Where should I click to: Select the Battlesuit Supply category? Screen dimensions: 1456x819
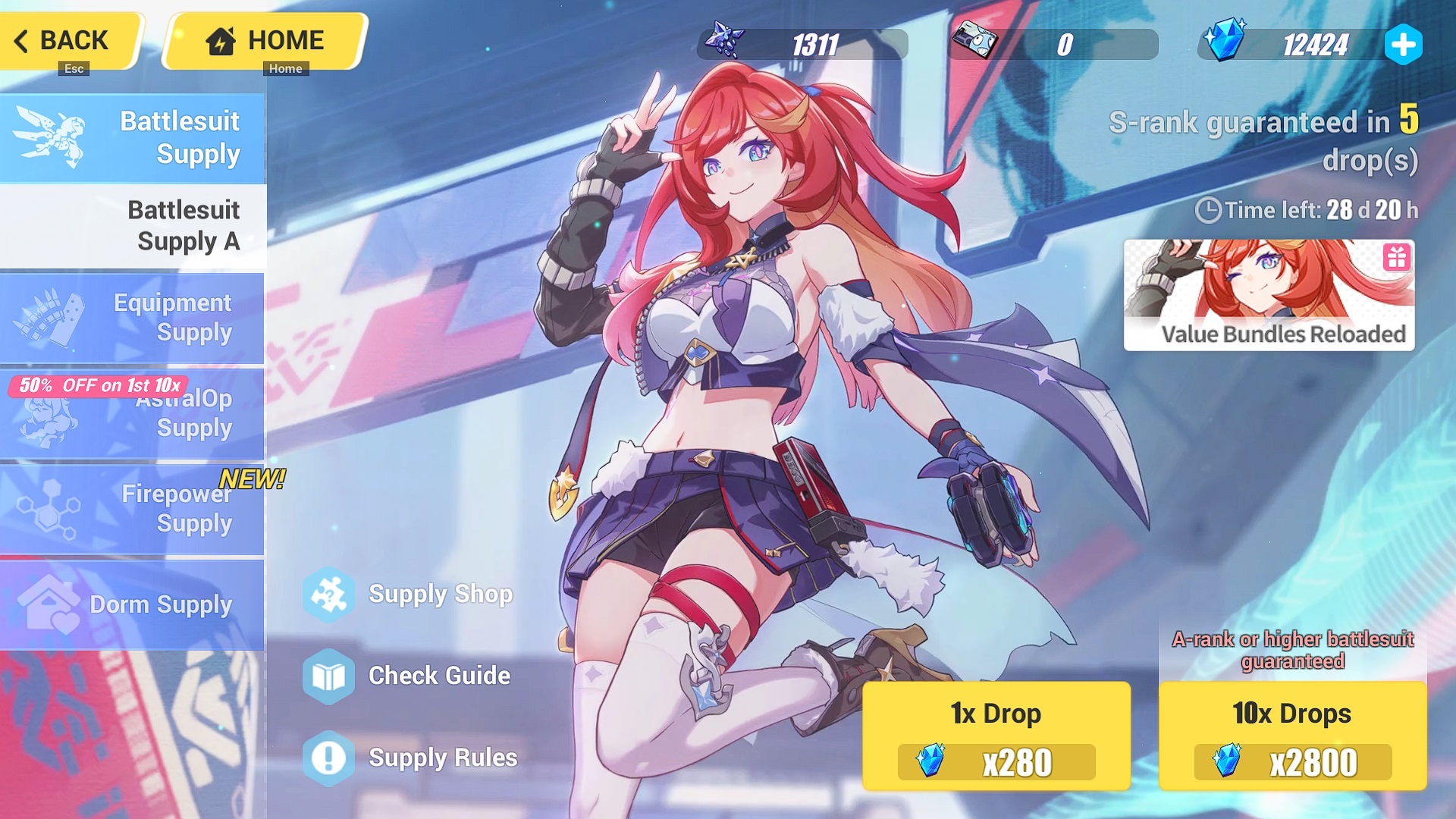pyautogui.click(x=133, y=138)
